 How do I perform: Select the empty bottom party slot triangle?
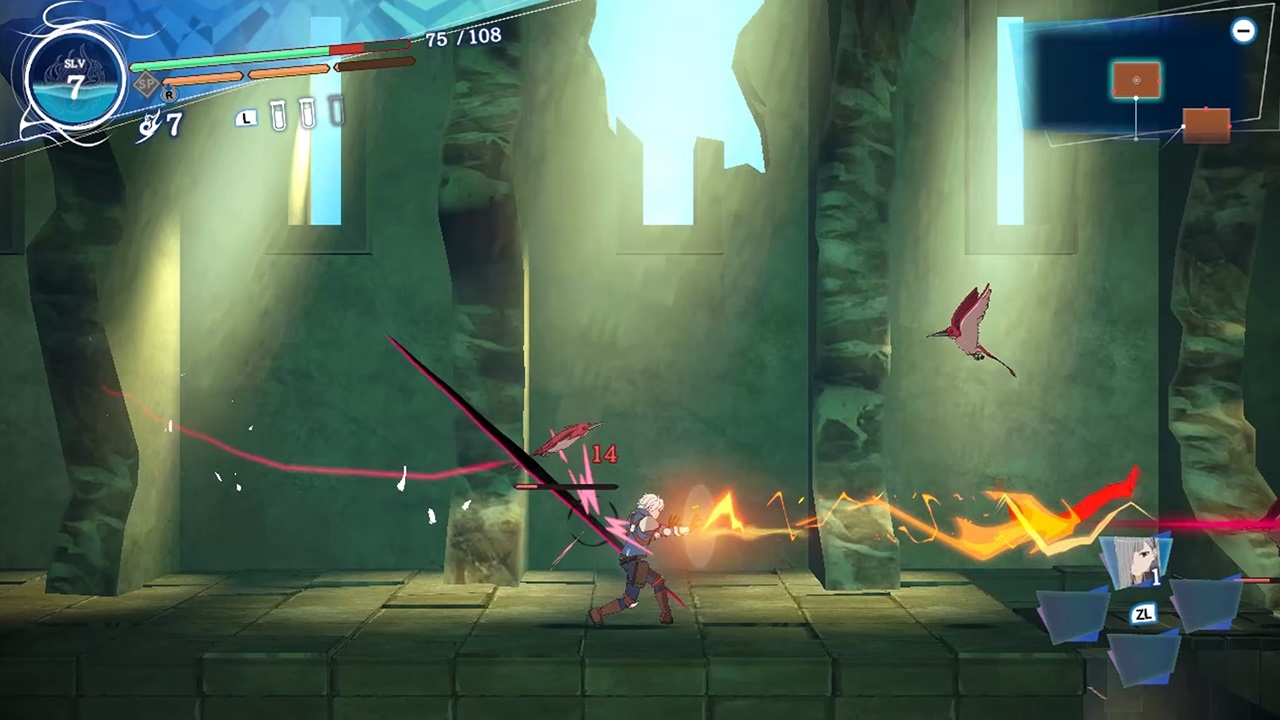point(1144,658)
